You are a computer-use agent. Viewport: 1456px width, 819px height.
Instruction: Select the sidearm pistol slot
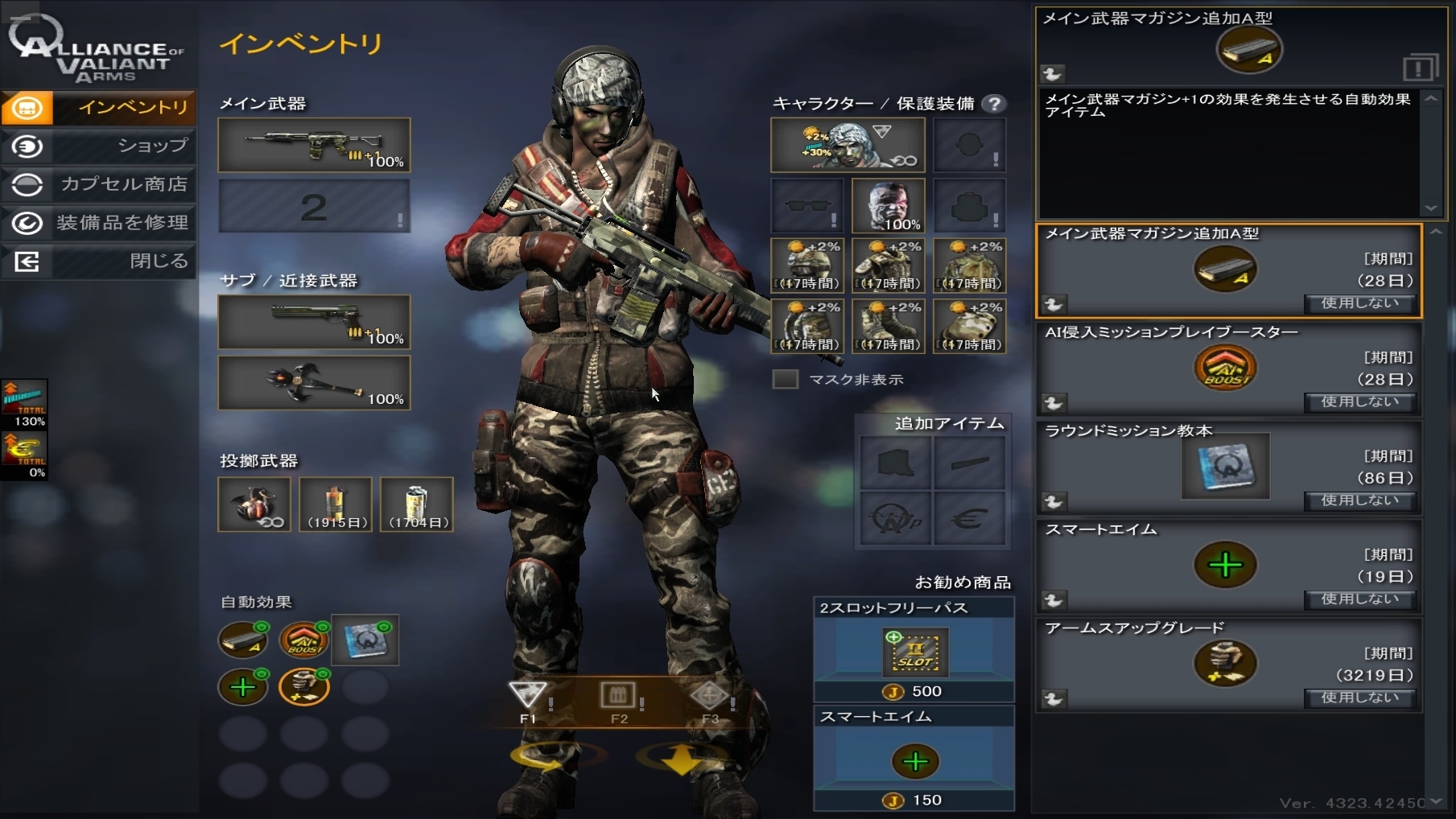314,322
